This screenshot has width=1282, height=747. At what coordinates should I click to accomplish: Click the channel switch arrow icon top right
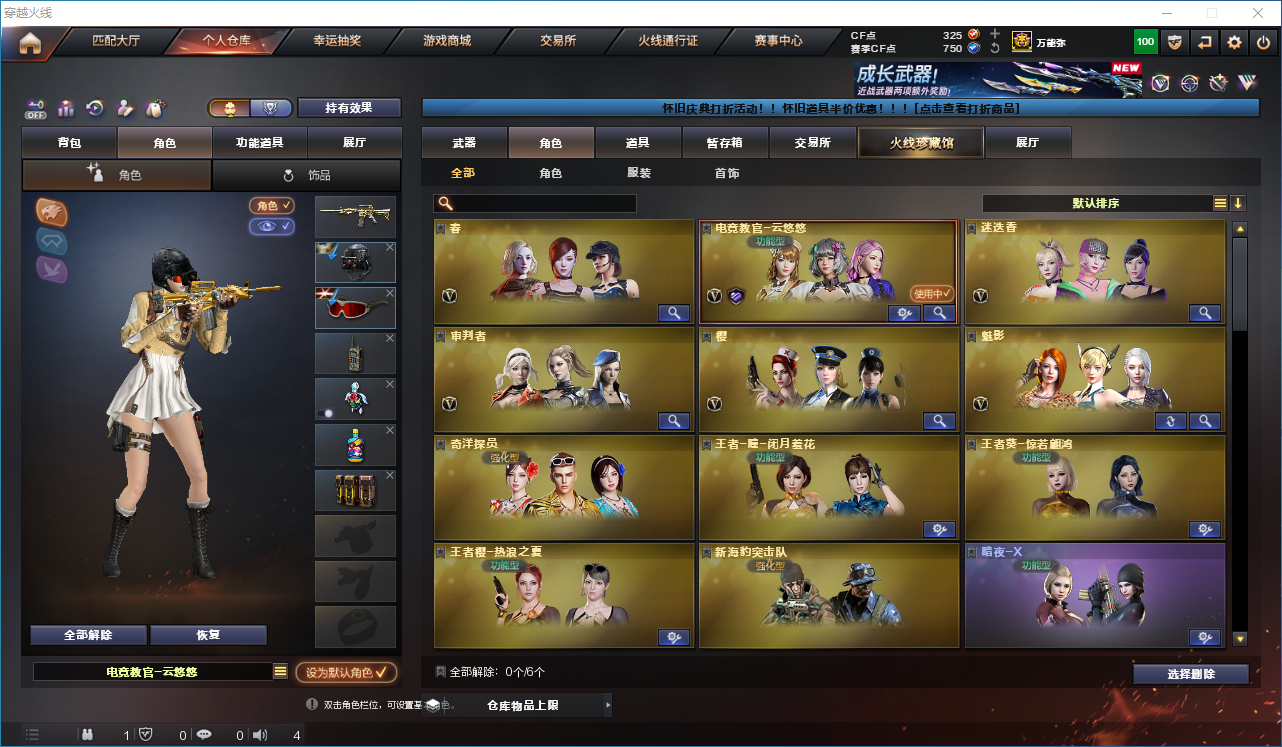coord(1204,42)
